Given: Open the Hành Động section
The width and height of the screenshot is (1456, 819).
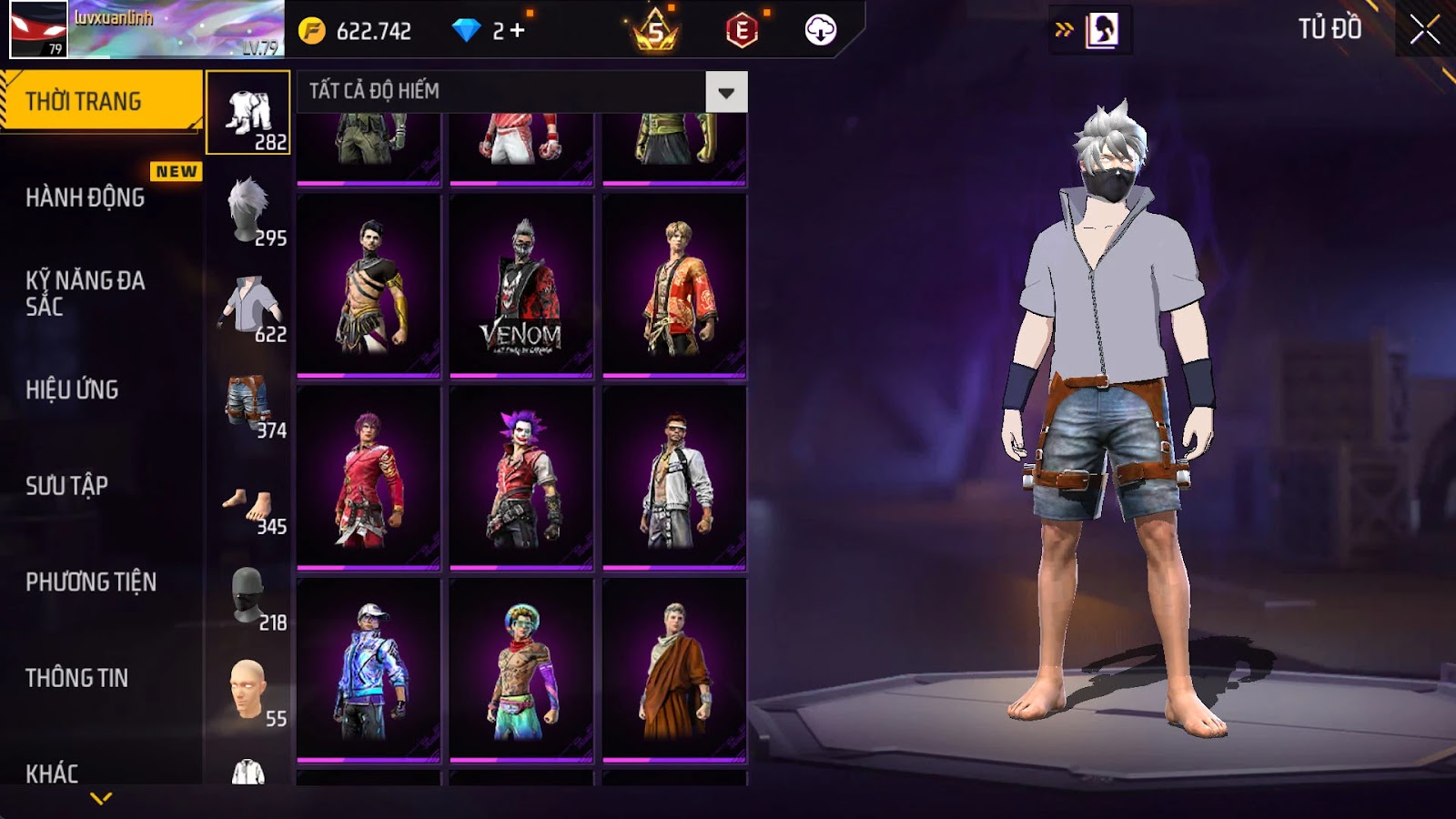Looking at the screenshot, I should (86, 197).
